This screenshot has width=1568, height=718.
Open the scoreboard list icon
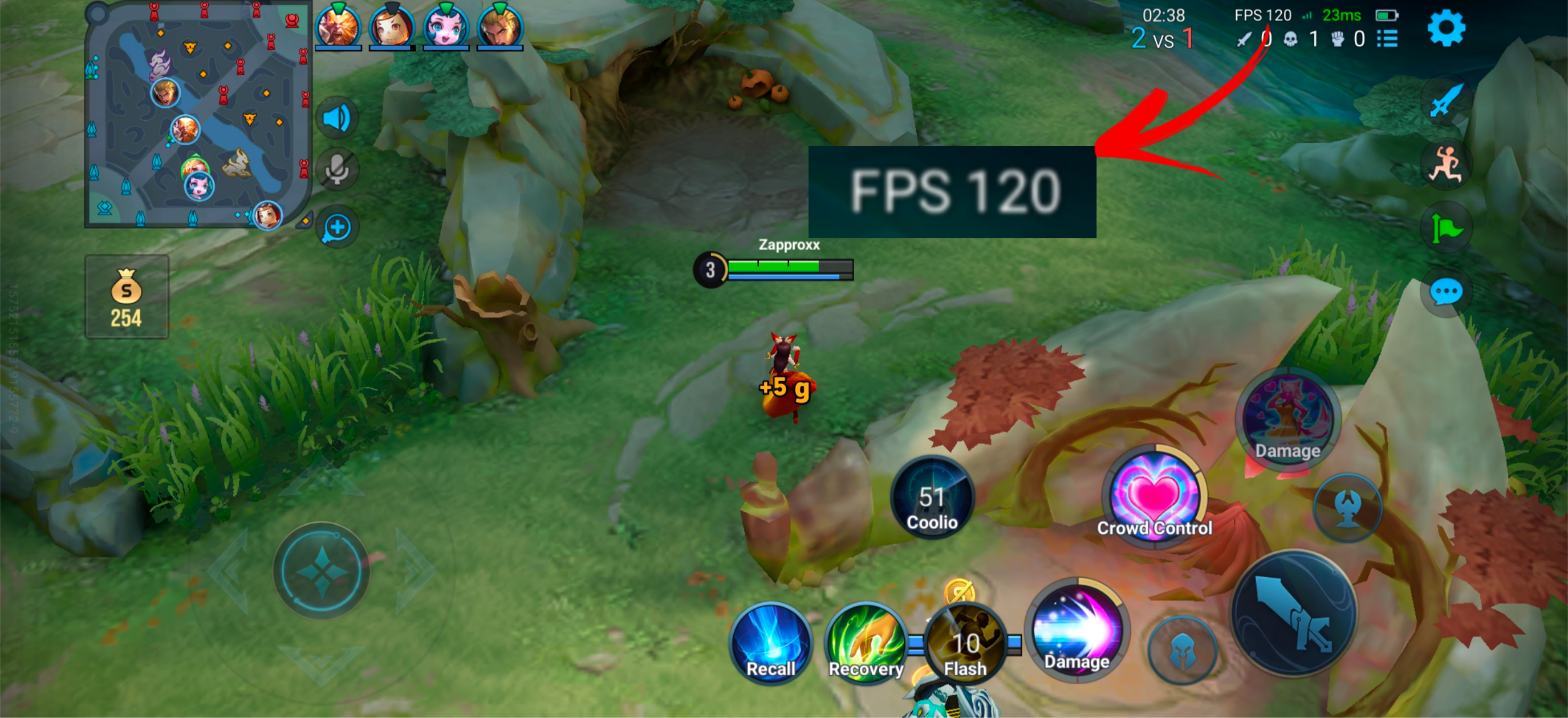click(x=1387, y=39)
